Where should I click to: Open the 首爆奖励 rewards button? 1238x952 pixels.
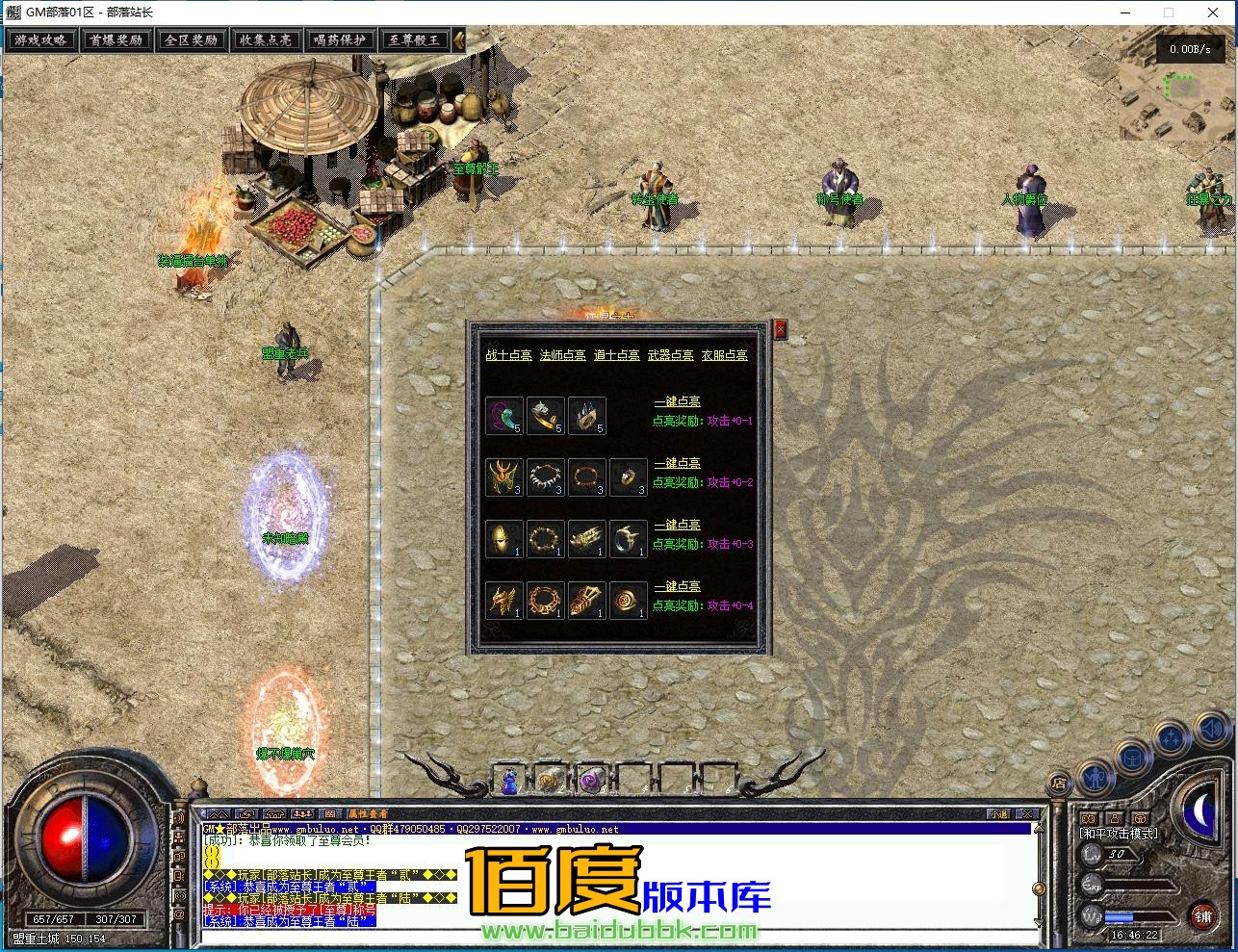coord(116,40)
